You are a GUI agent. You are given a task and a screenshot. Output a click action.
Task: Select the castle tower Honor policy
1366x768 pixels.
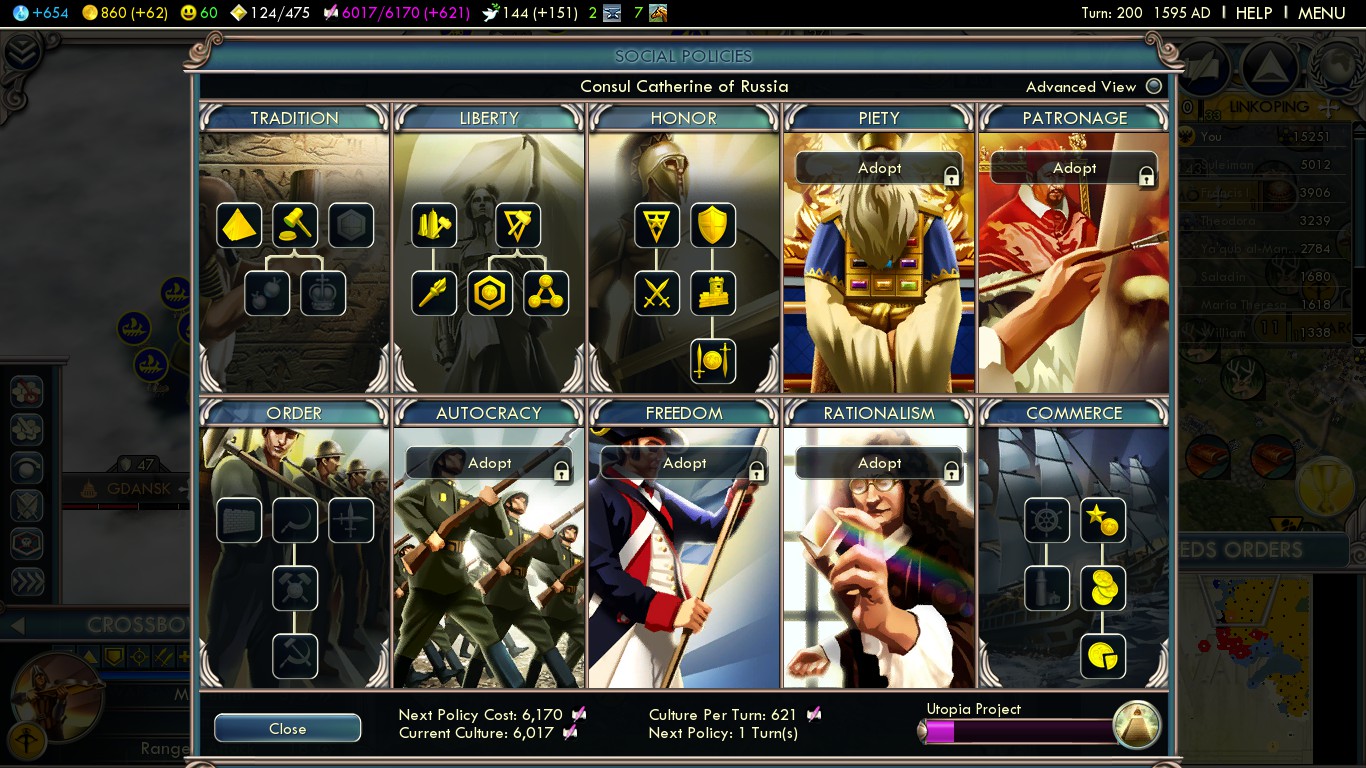713,294
